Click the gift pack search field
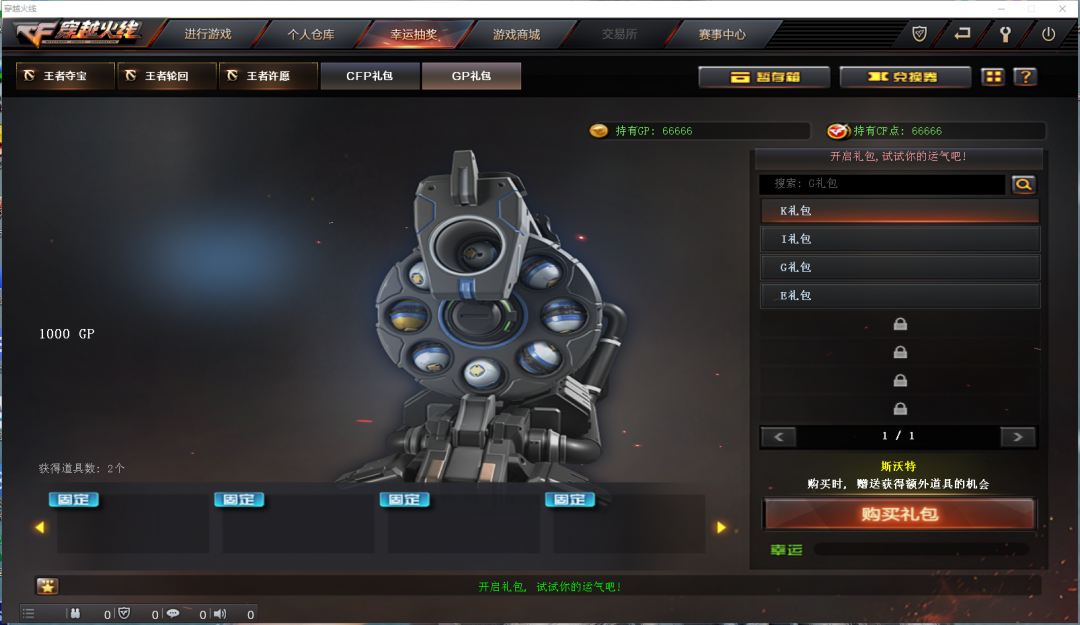Screen dimensions: 1080x625 pos(882,184)
